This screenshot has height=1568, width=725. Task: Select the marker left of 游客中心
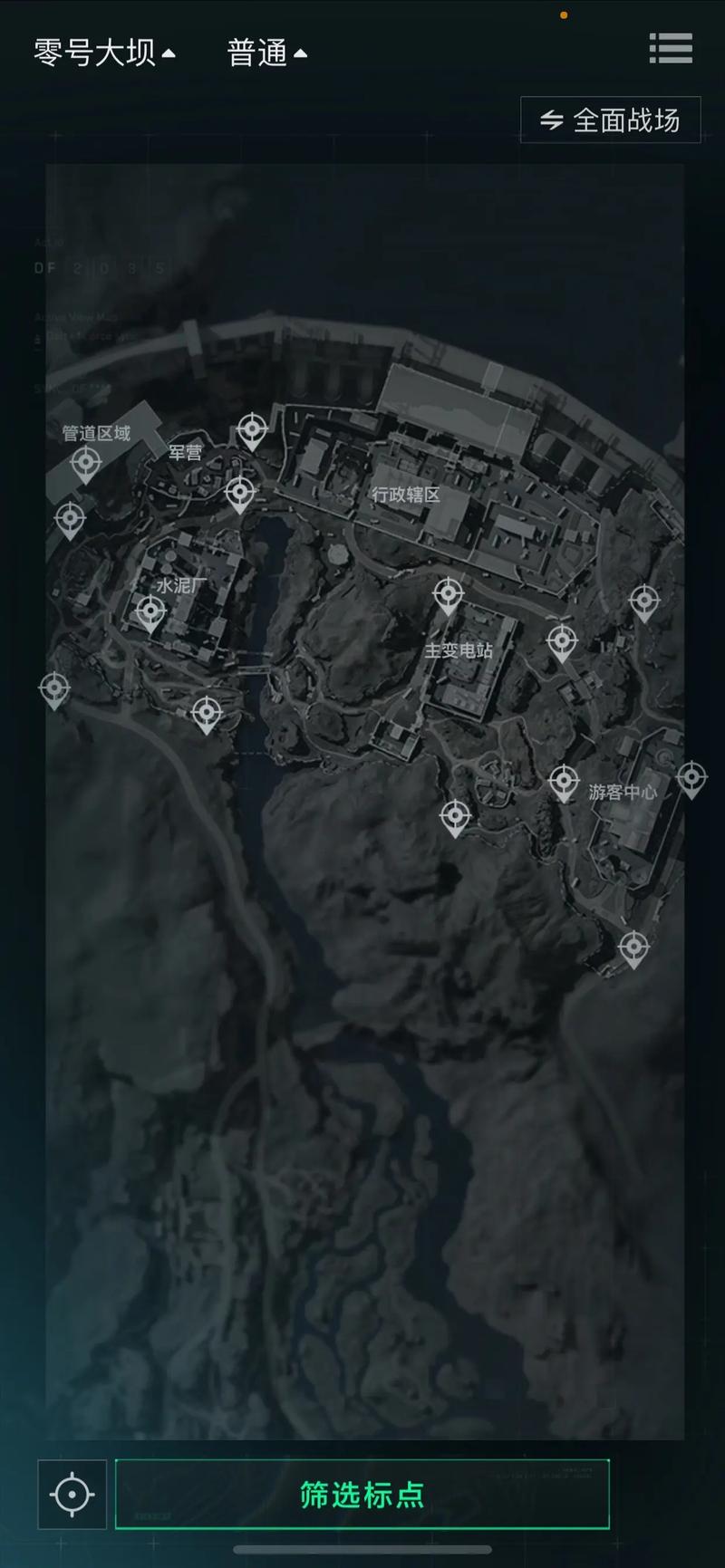[564, 781]
